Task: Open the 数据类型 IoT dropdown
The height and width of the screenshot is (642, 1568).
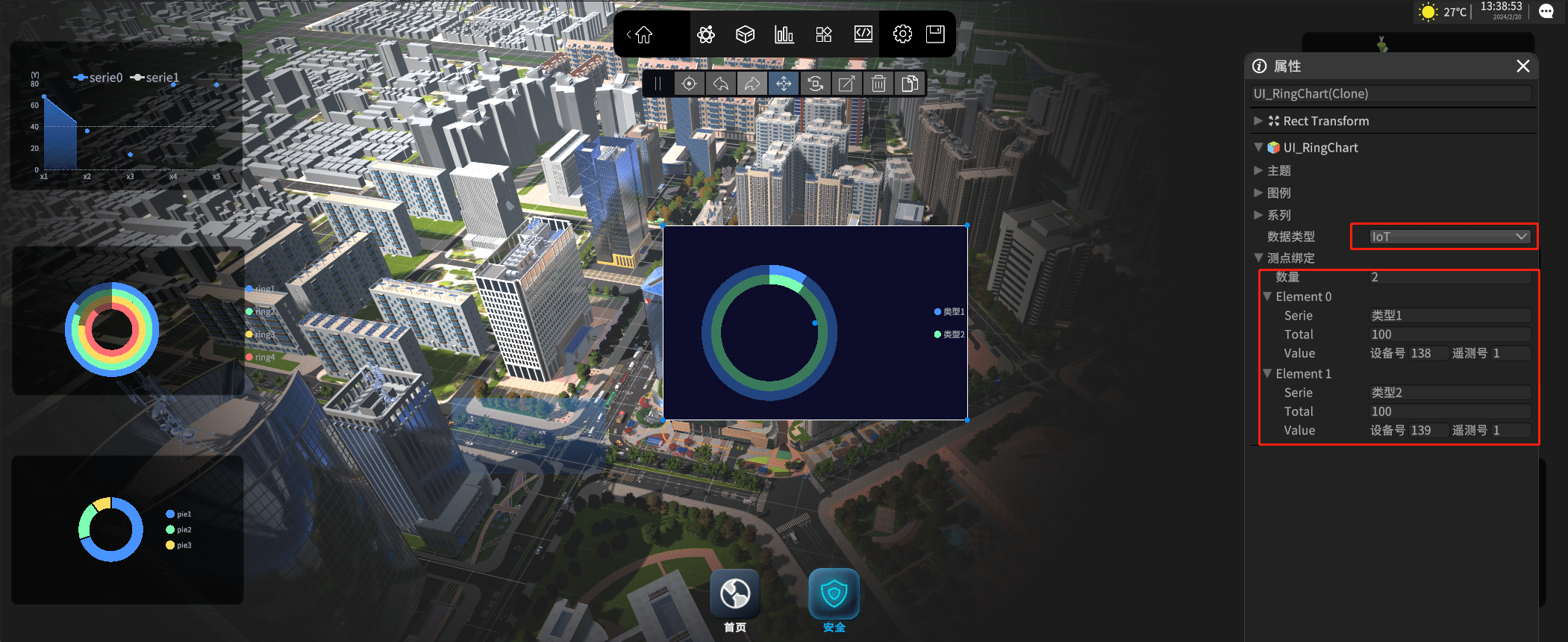Action: coord(1449,237)
